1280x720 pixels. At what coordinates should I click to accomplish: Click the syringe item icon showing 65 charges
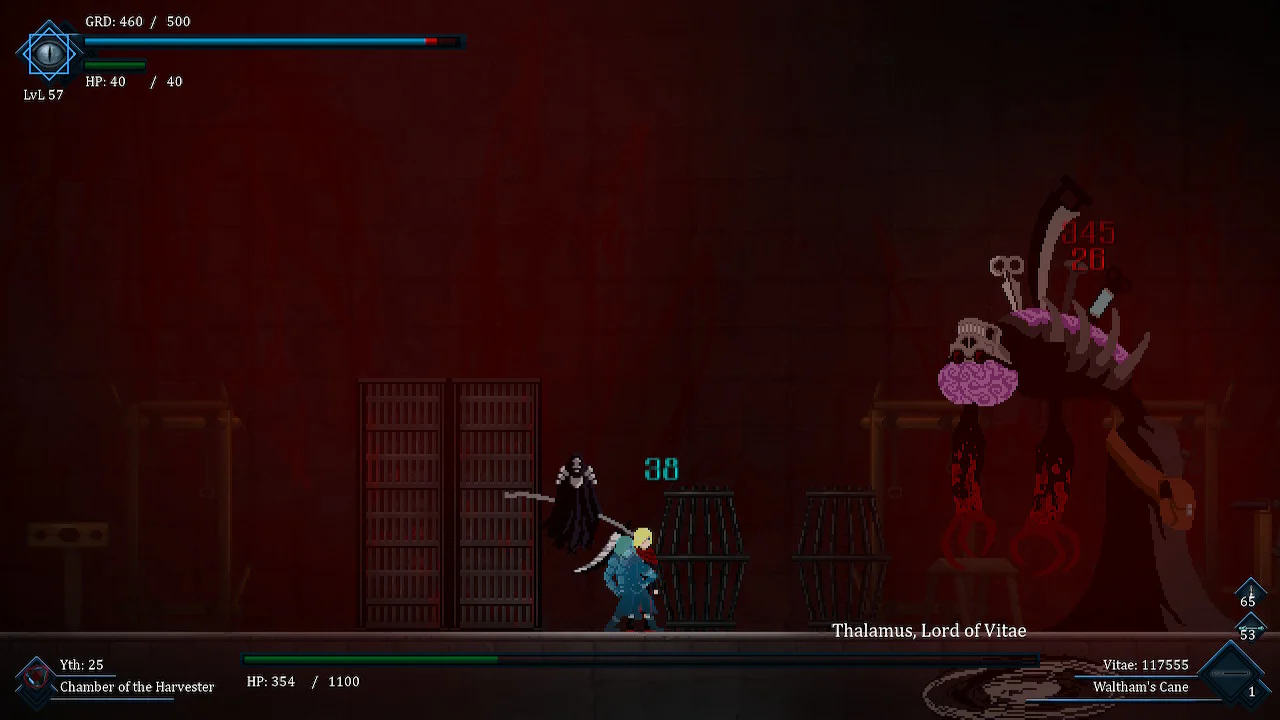click(x=1250, y=593)
